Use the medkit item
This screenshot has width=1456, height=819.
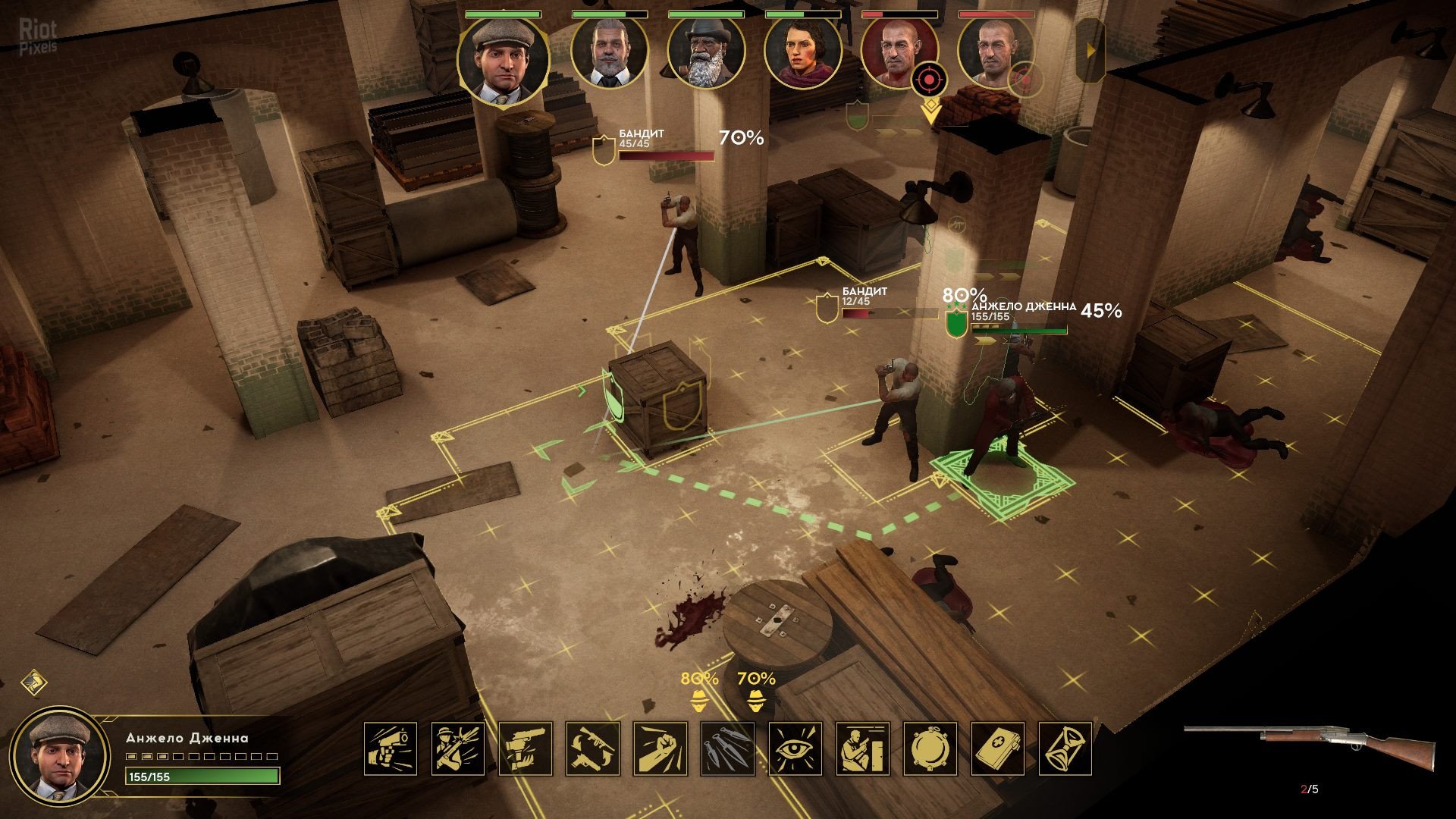coord(998,748)
